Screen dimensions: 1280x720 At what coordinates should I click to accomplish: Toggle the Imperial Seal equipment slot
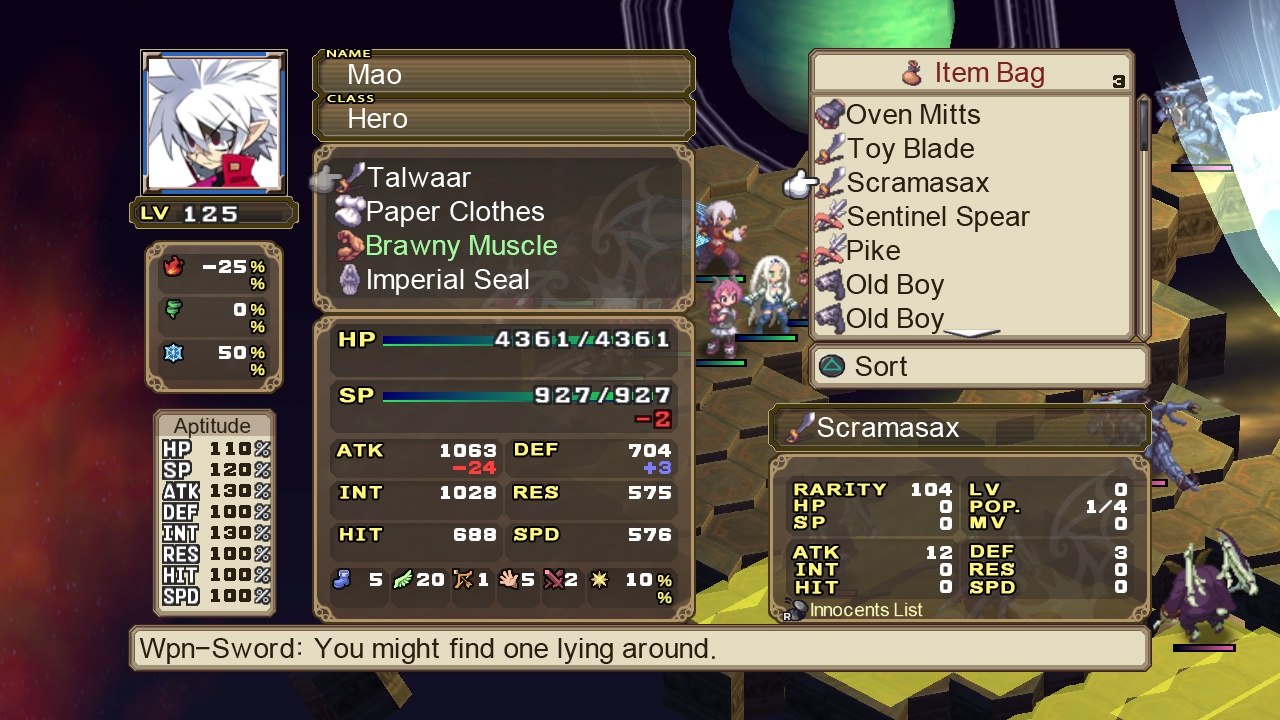(447, 279)
